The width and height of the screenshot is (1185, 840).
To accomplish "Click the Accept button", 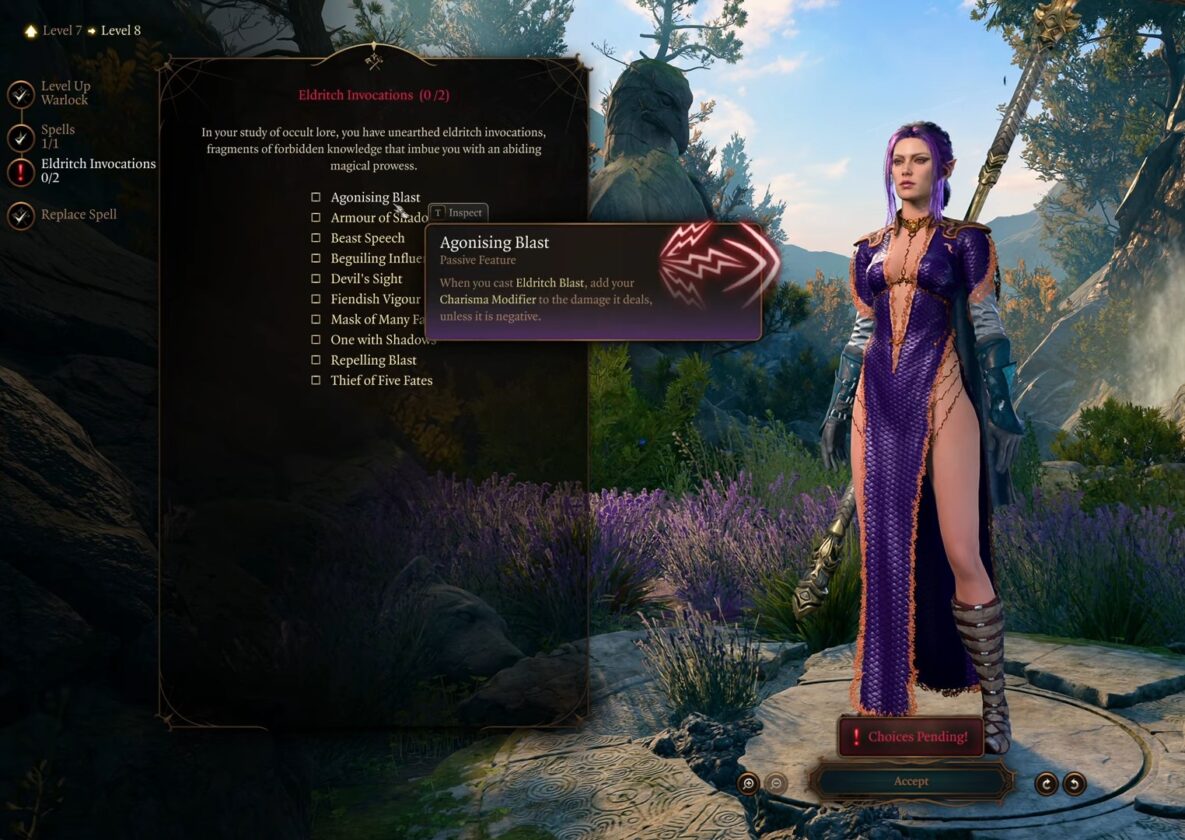I will click(911, 781).
